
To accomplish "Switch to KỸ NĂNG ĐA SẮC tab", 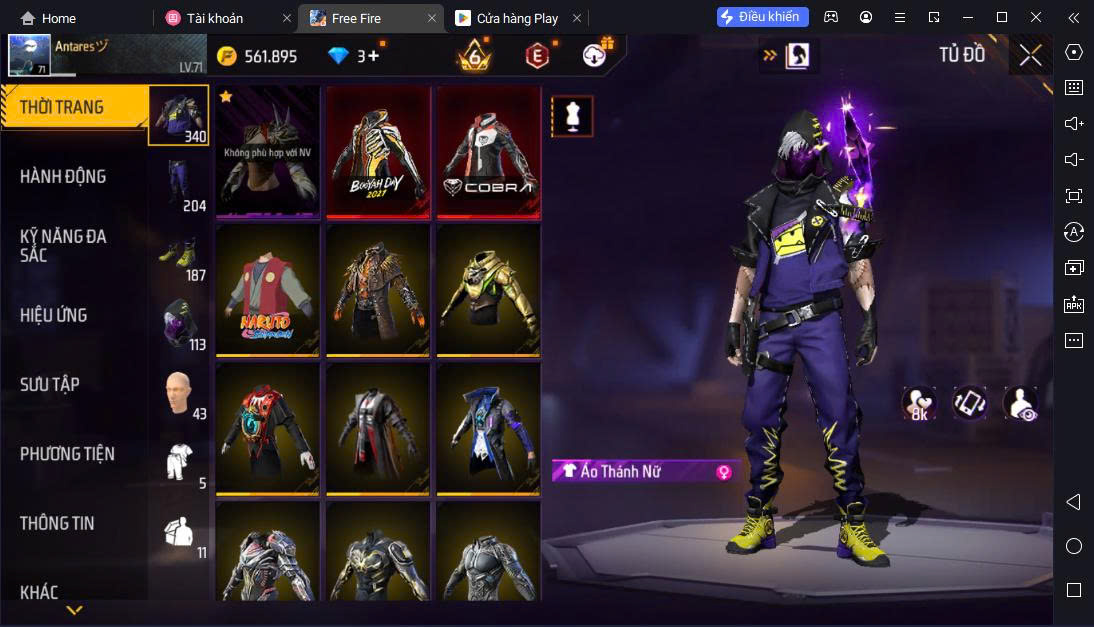I will tap(63, 246).
